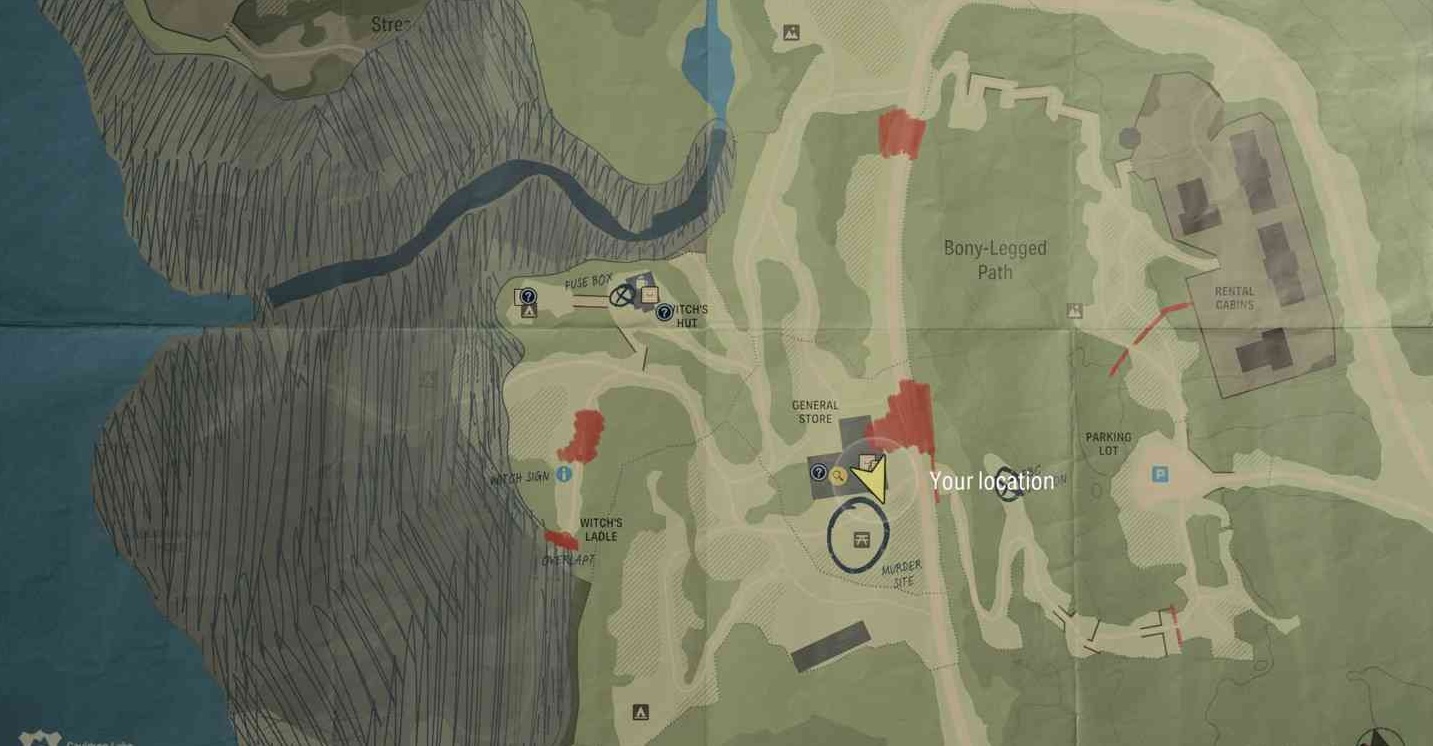
Task: Click the blue Witch Sign info marker
Action: (564, 474)
